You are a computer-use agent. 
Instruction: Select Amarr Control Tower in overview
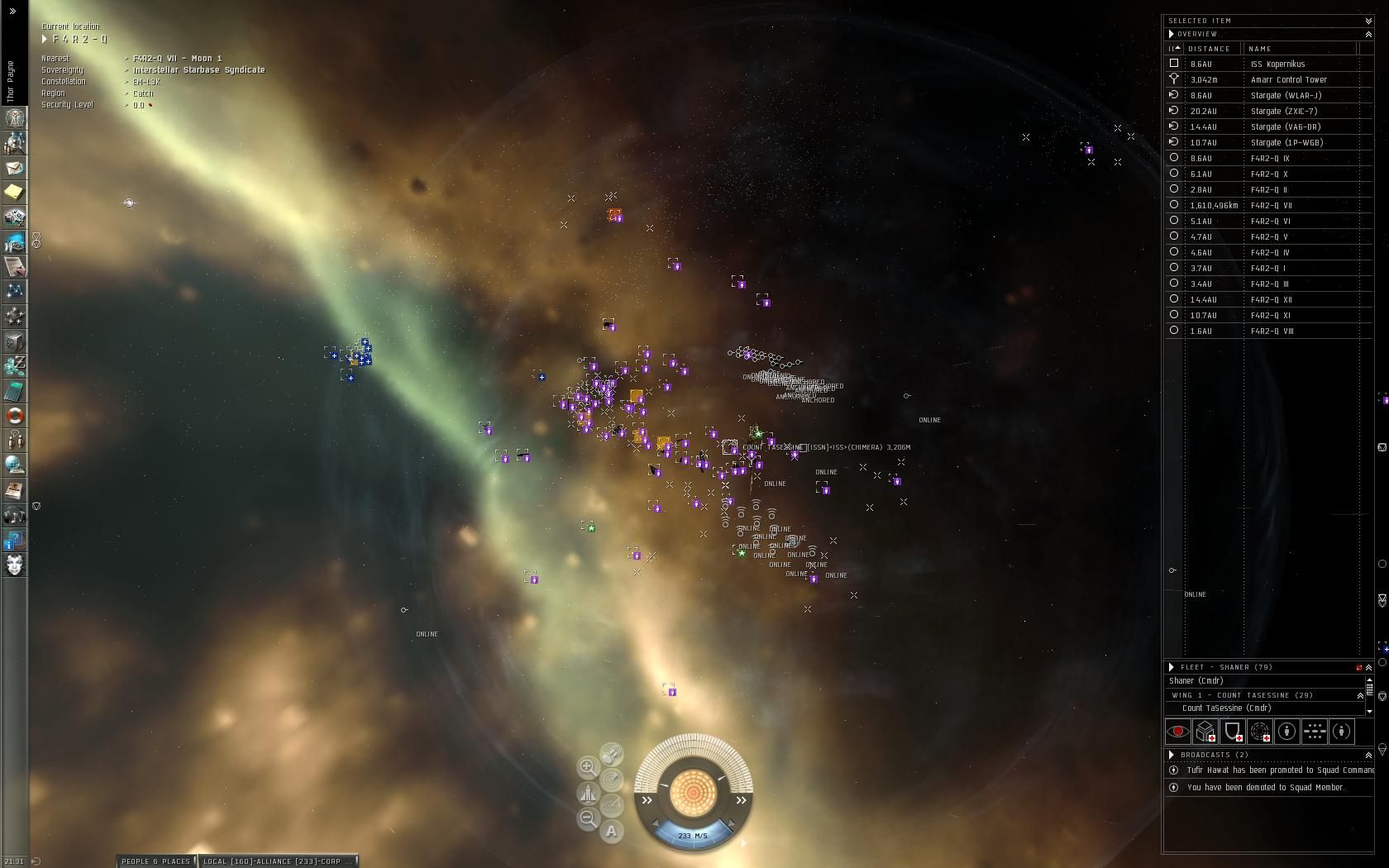pos(1288,80)
